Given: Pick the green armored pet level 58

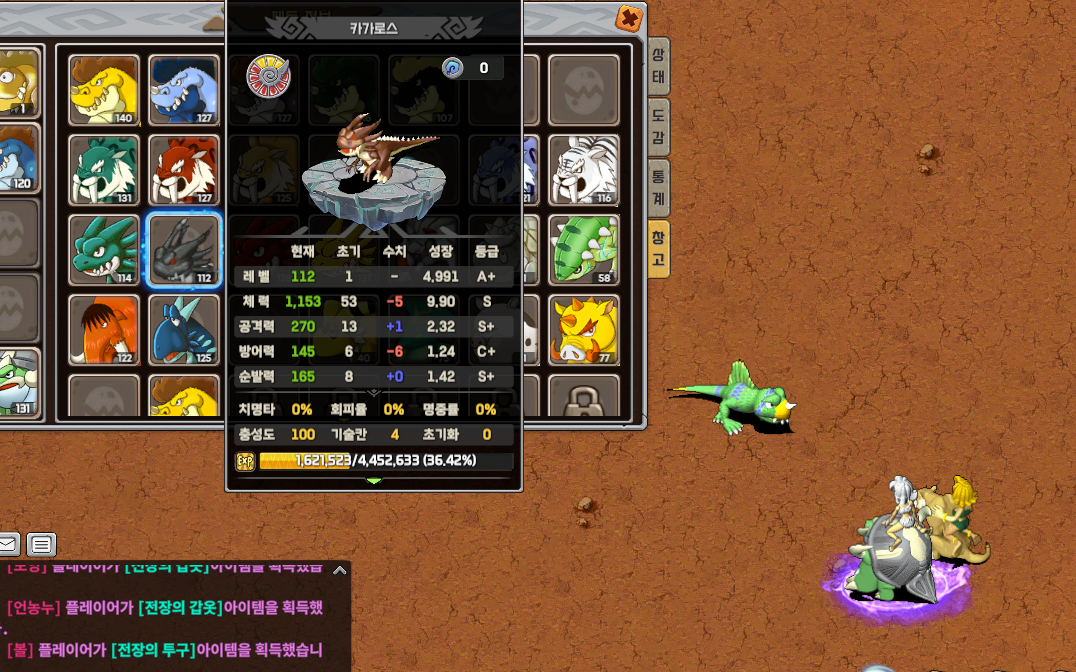Looking at the screenshot, I should pos(584,250).
